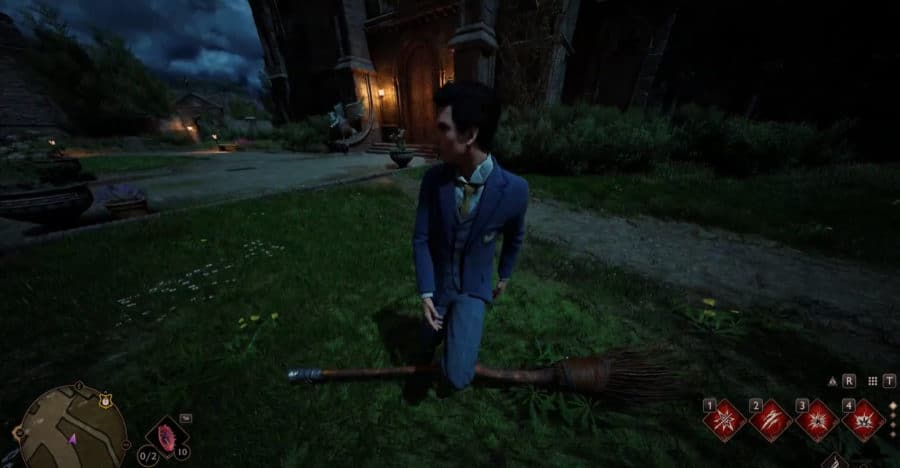Cast the spell in slot 1
900x468 pixels.
pos(724,420)
